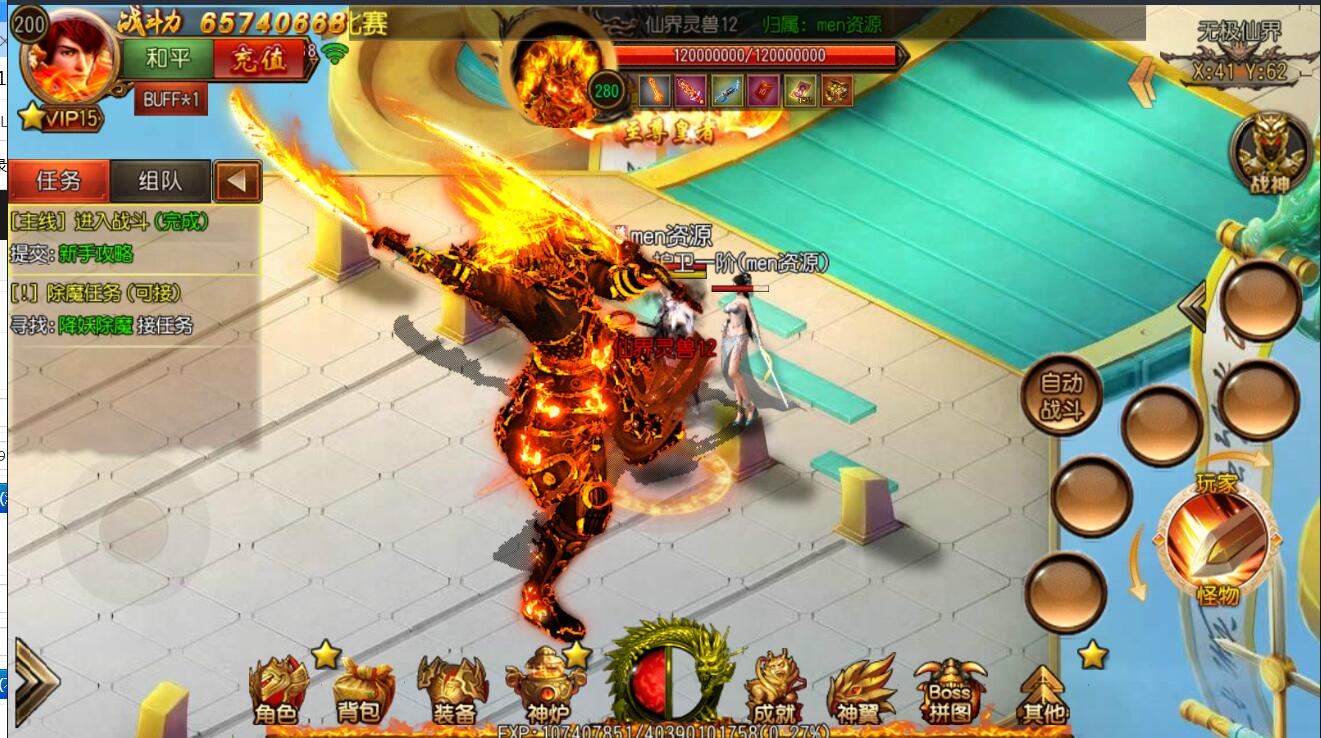Viewport: 1321px width, 738px height.
Task: Toggle the 和平 peace mode button
Action: tap(168, 59)
